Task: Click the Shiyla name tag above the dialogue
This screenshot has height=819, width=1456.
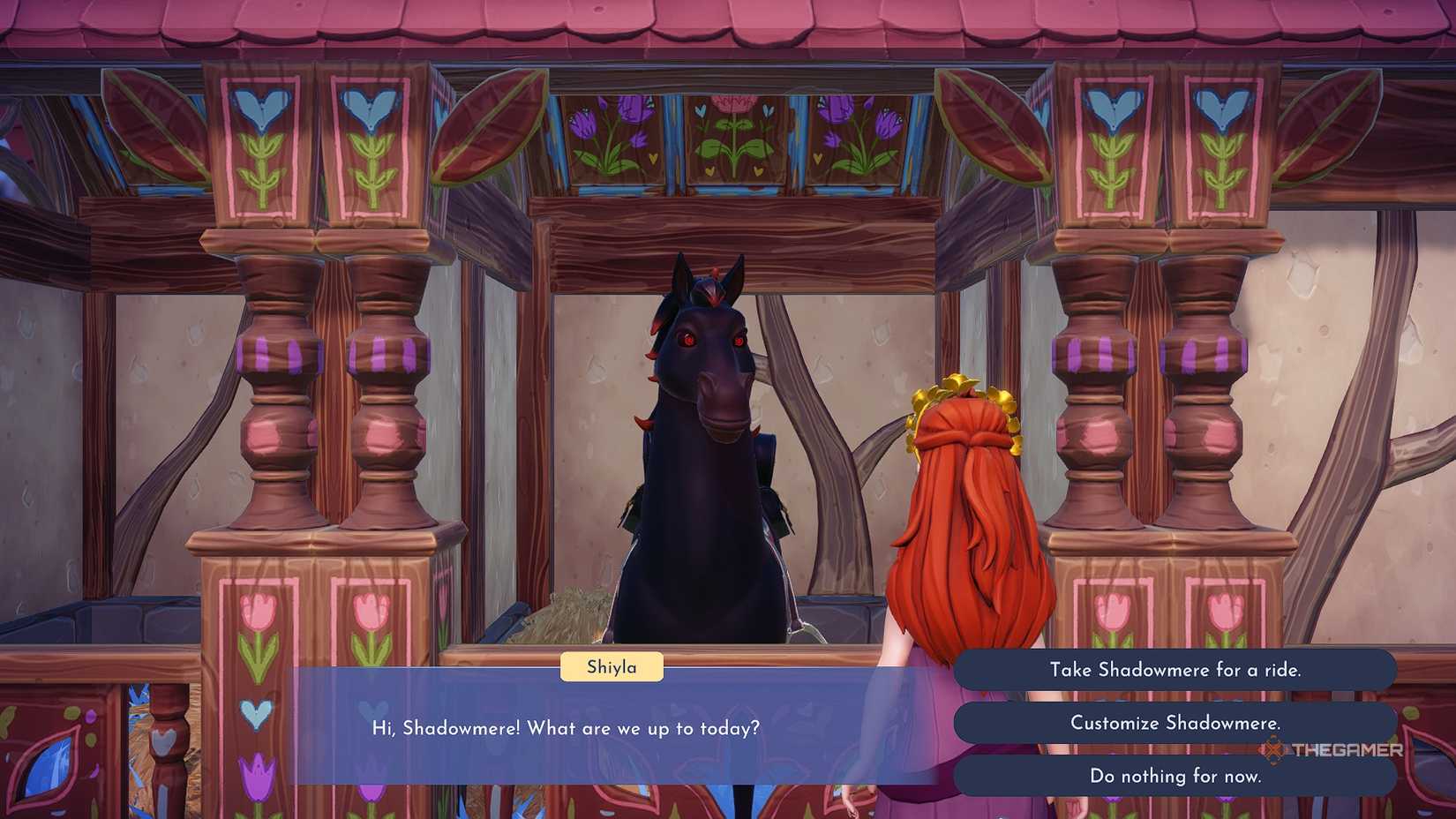Action: [612, 667]
